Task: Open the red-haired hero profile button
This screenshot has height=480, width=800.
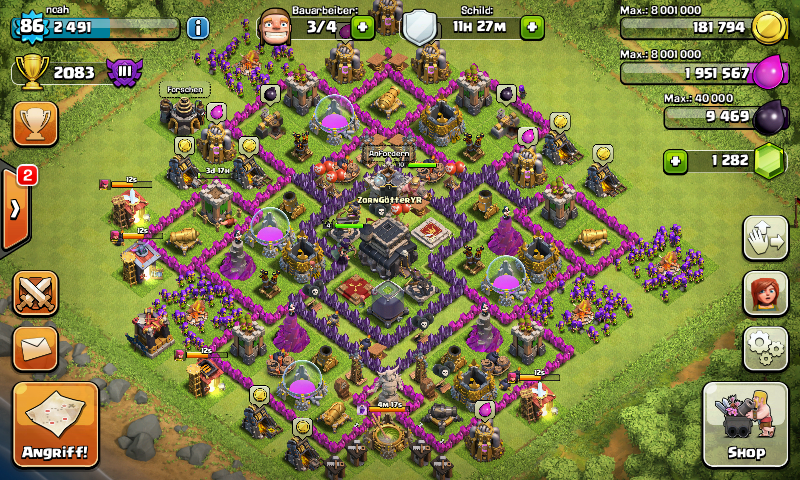Action: 765,293
